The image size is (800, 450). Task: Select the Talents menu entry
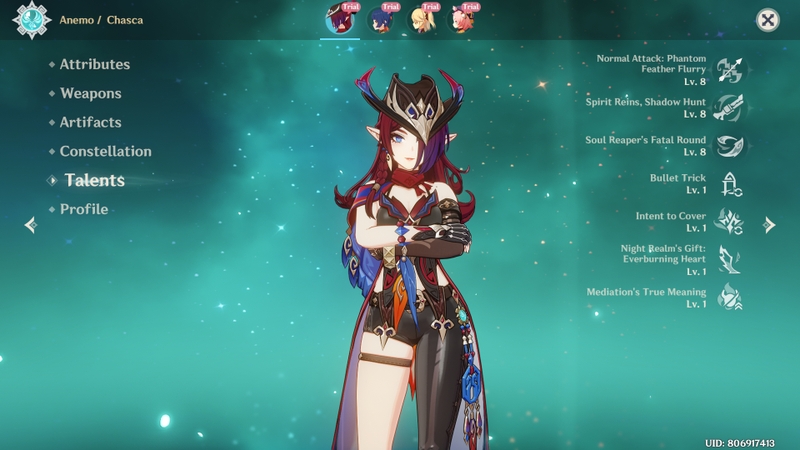(94, 181)
